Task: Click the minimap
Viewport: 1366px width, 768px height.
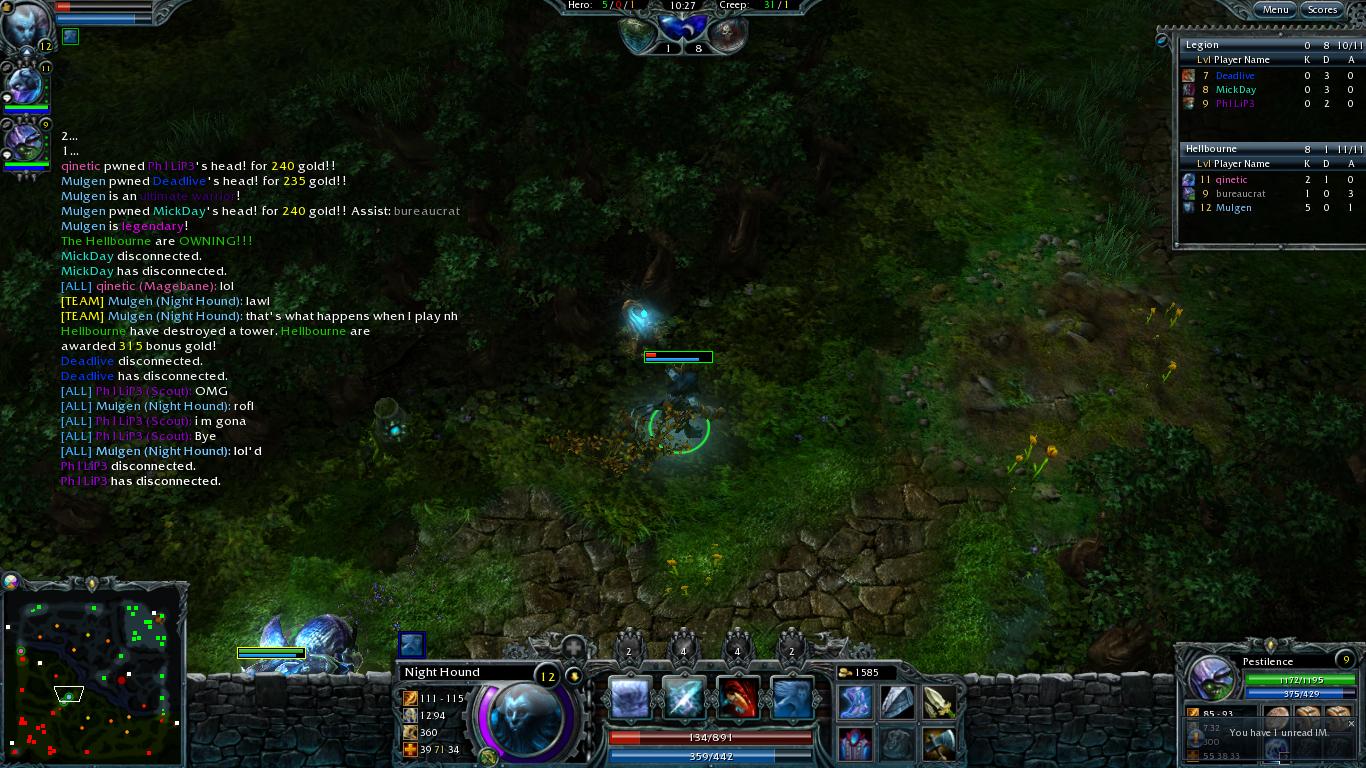Action: point(95,668)
